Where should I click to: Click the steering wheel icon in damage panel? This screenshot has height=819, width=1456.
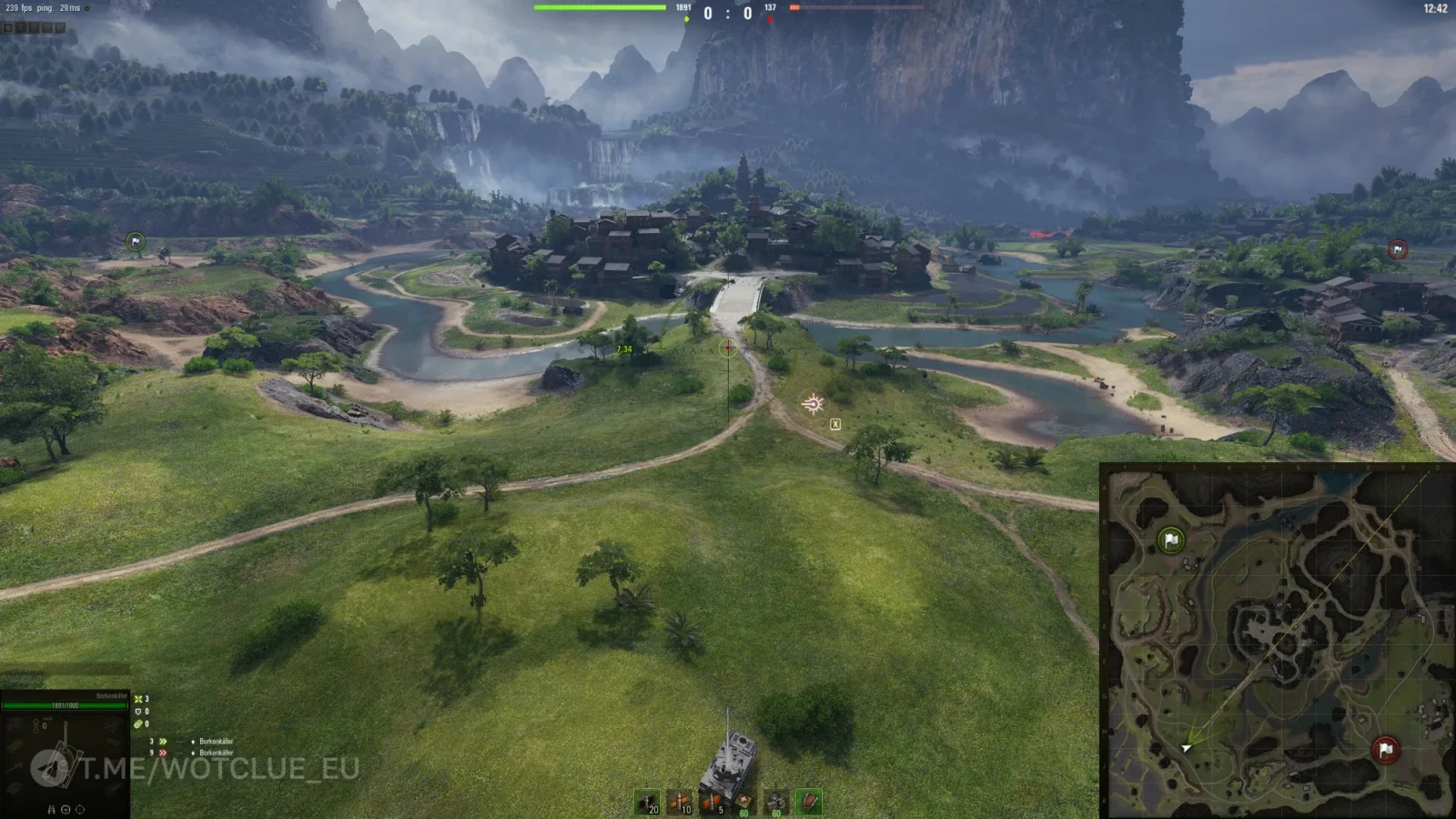coord(66,809)
